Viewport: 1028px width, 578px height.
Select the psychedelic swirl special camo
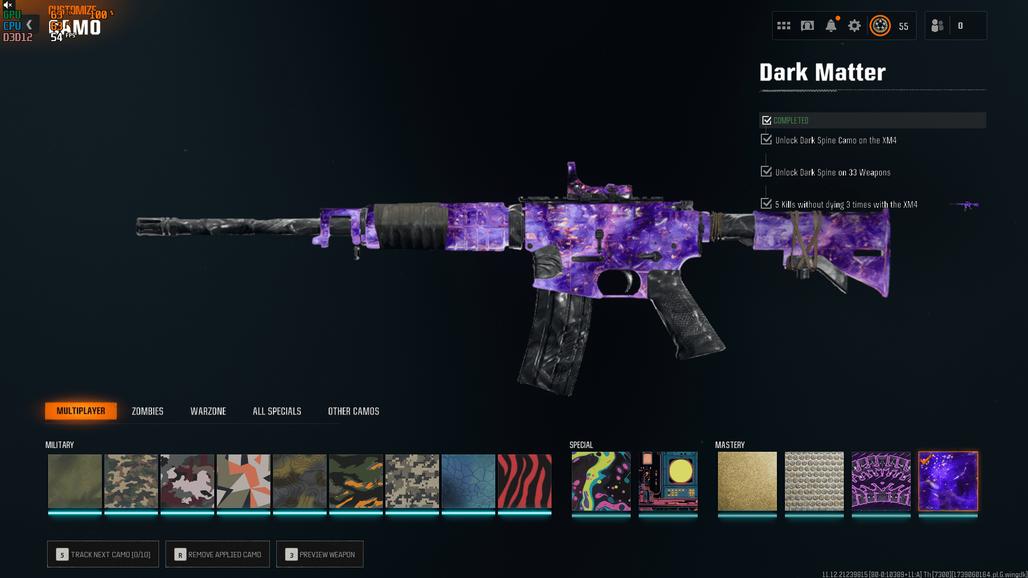point(601,482)
